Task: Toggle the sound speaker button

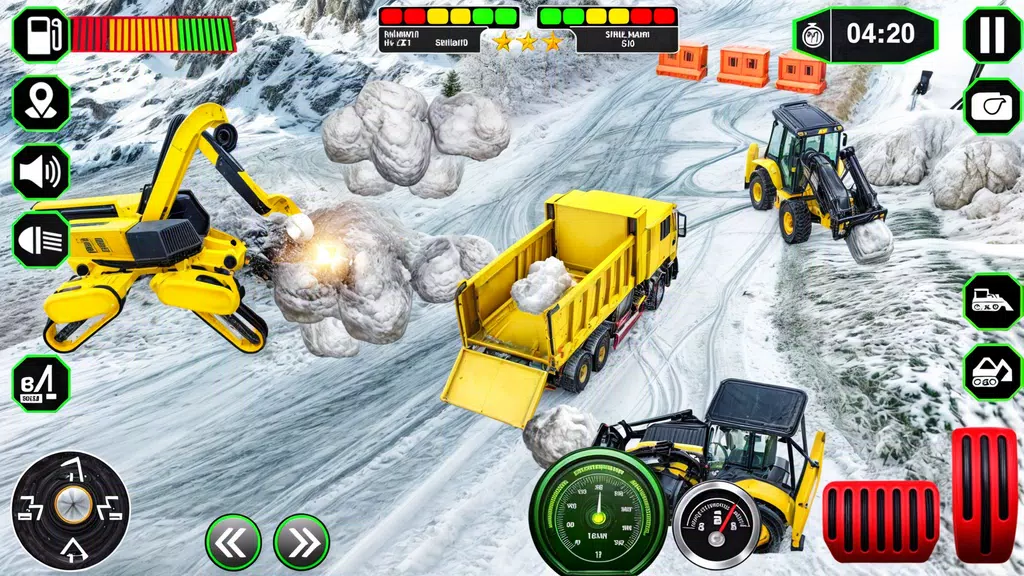Action: click(x=41, y=171)
